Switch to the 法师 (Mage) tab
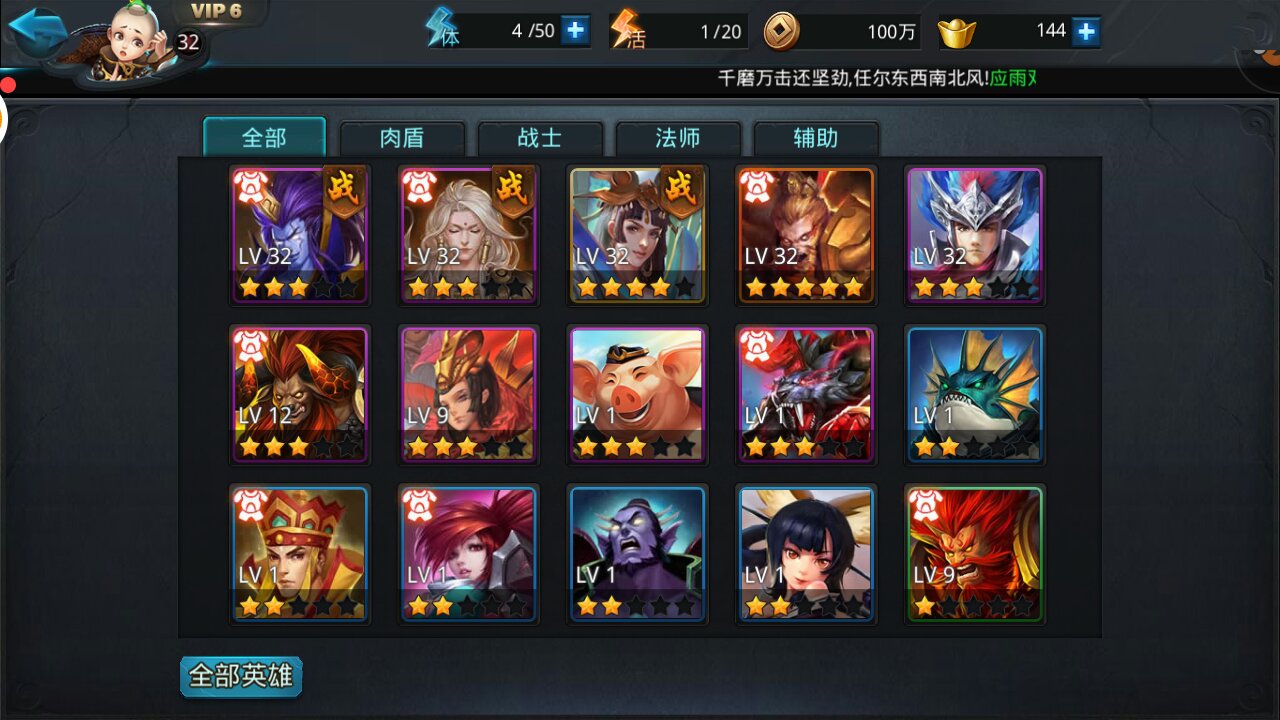This screenshot has height=720, width=1280. (678, 138)
